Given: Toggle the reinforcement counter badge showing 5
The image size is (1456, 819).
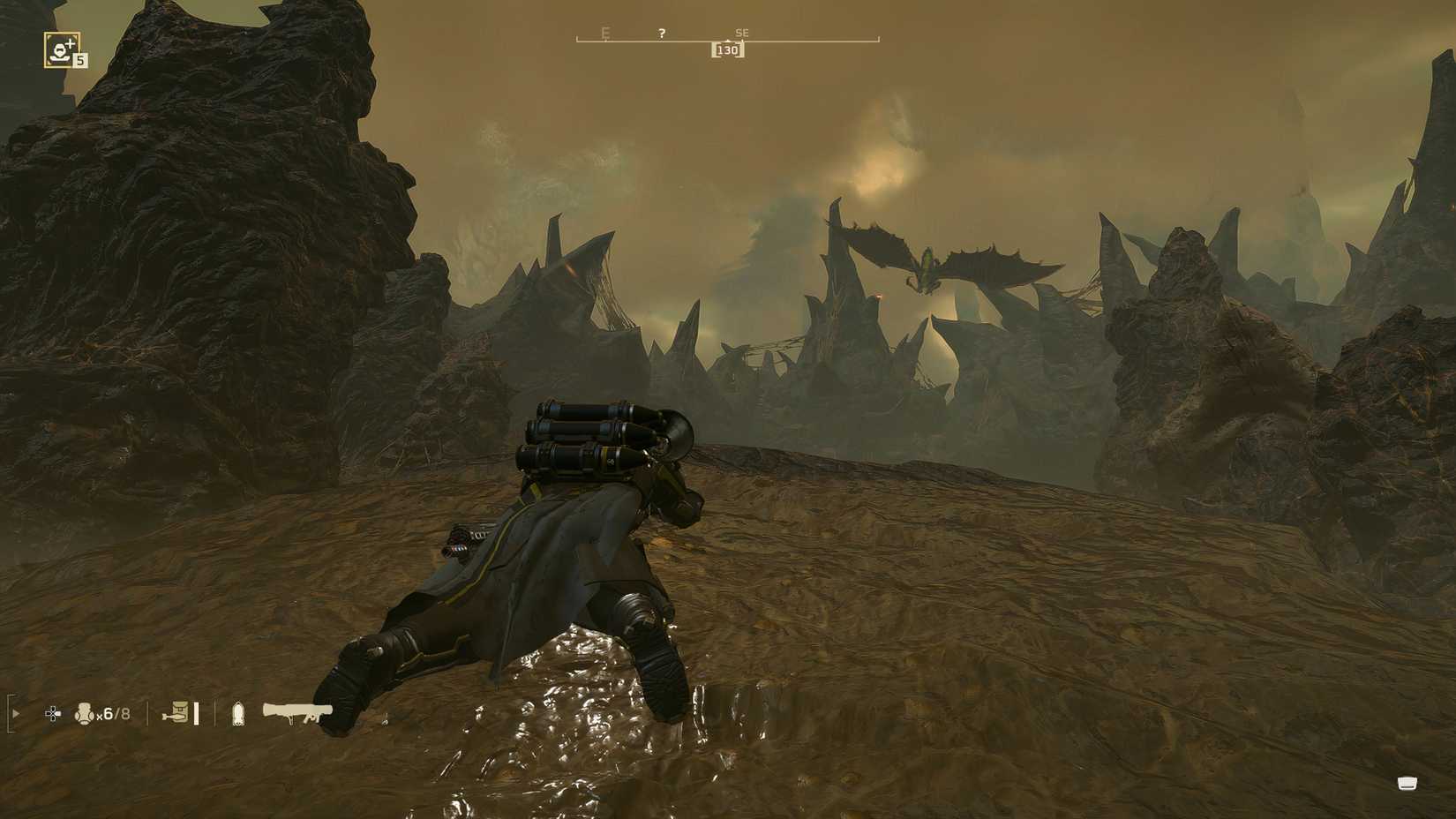Looking at the screenshot, I should tap(80, 61).
